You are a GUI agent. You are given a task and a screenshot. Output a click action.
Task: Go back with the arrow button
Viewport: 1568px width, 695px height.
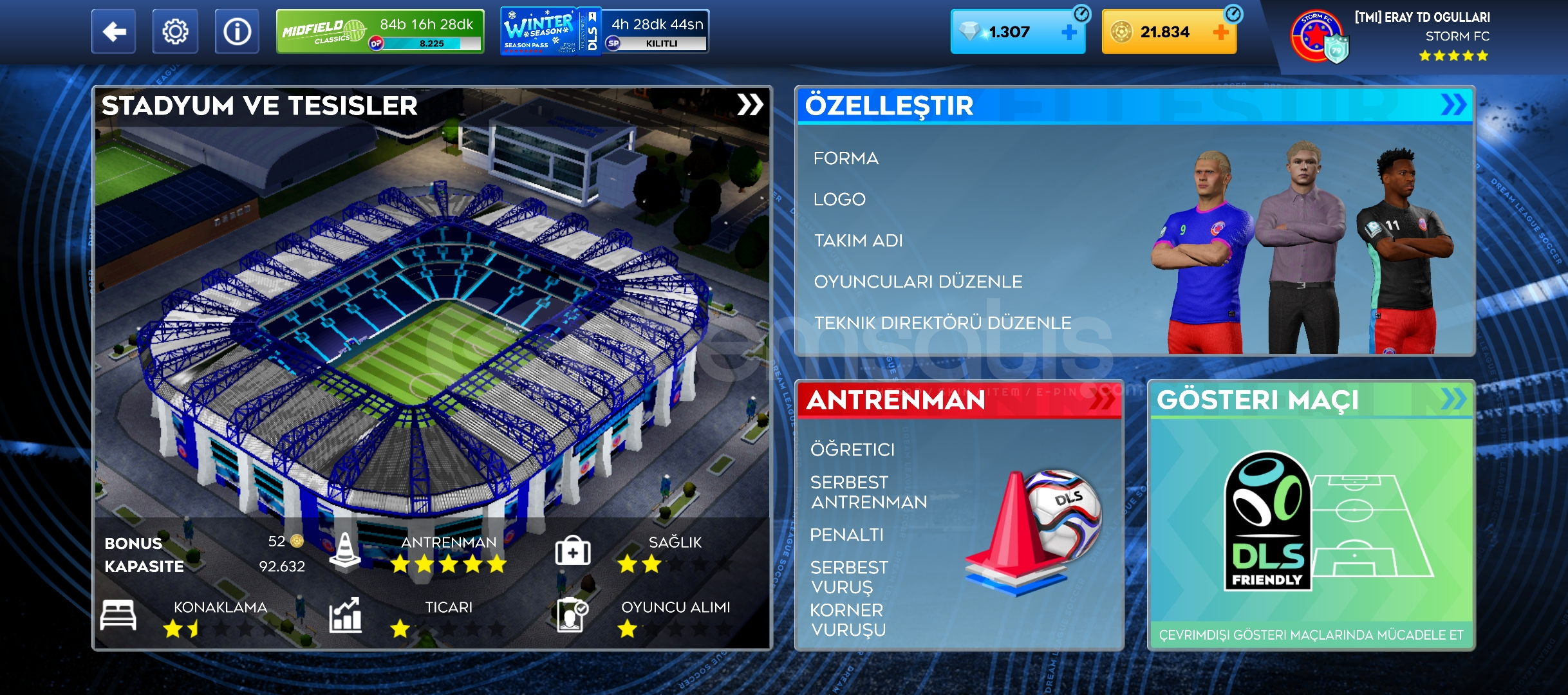pyautogui.click(x=114, y=32)
